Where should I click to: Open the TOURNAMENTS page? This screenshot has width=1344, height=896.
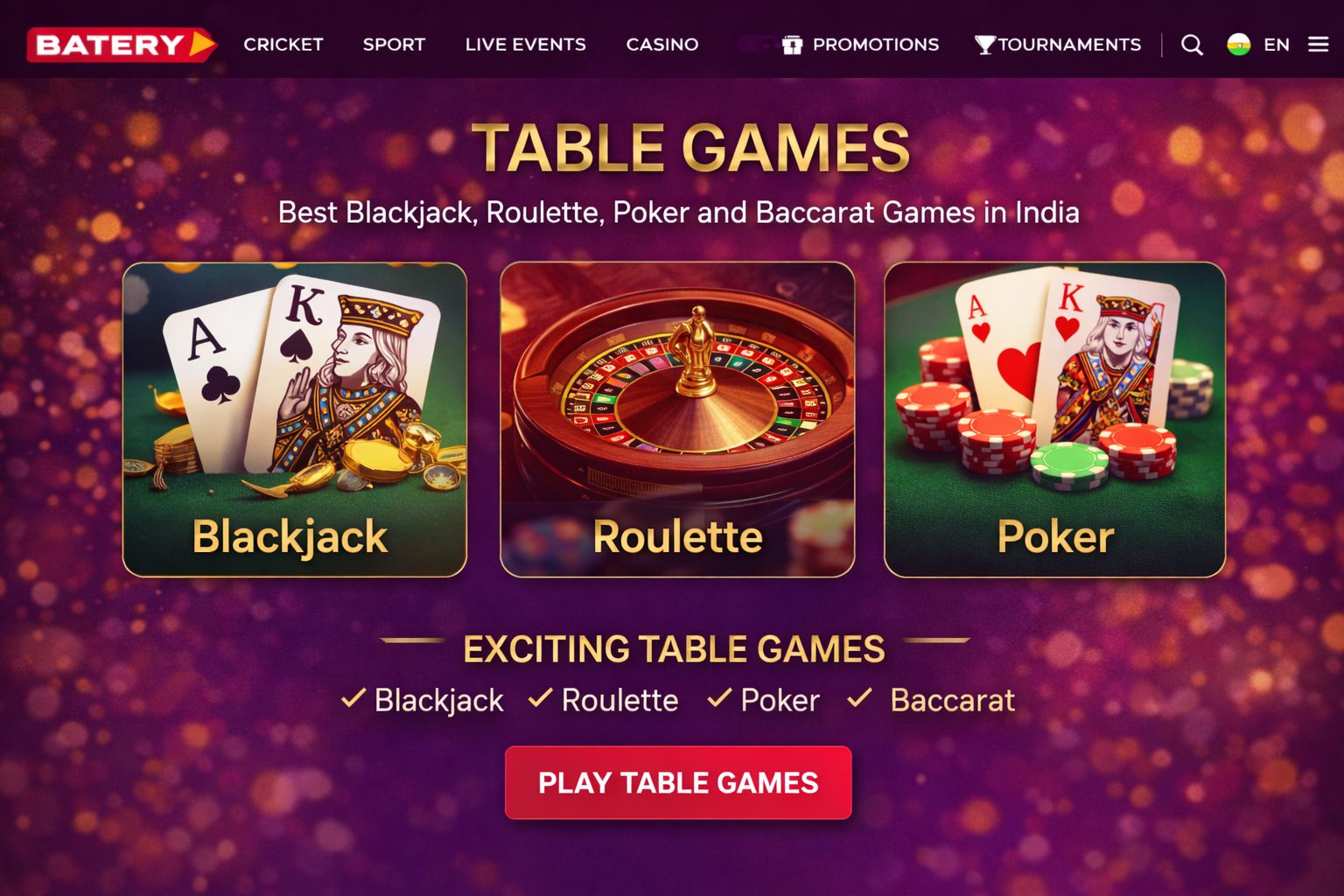[x=1071, y=45]
